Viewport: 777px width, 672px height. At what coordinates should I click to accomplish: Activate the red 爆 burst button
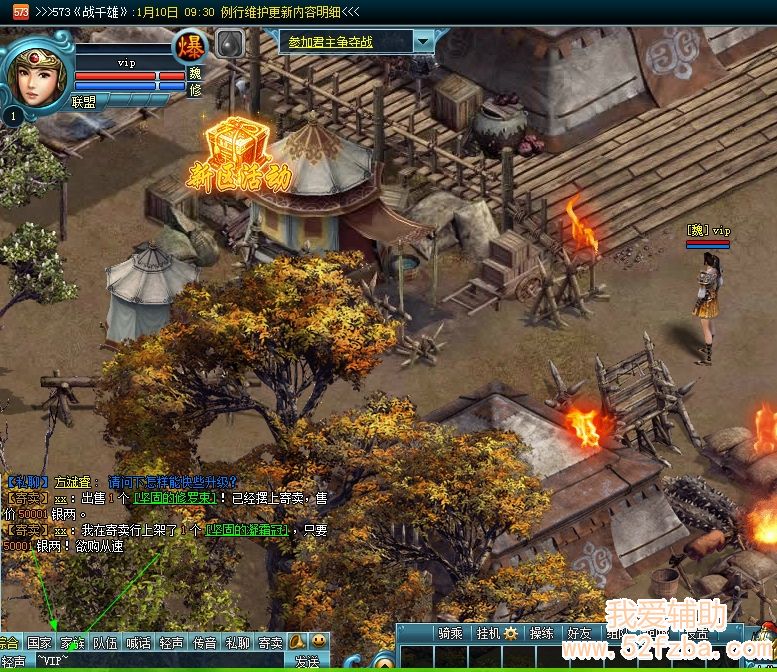click(x=191, y=46)
